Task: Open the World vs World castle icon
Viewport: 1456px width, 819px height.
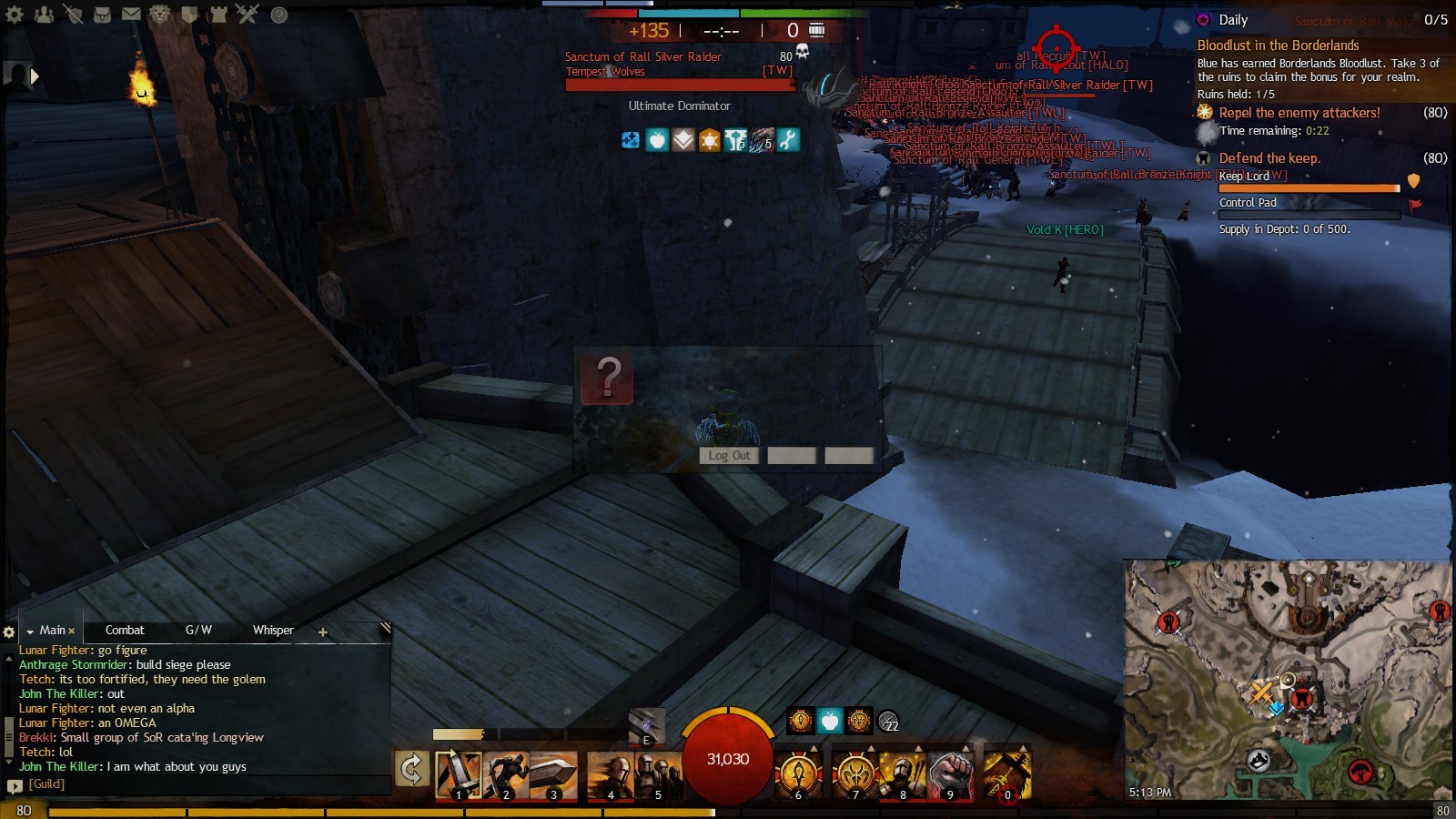Action: coord(218,15)
